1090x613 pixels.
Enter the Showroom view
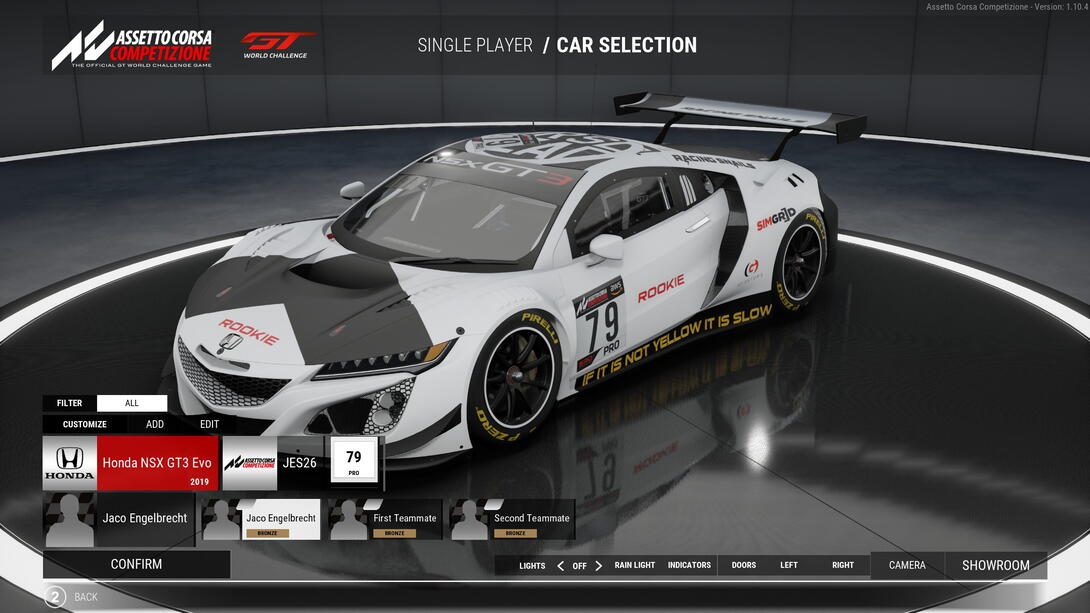995,565
